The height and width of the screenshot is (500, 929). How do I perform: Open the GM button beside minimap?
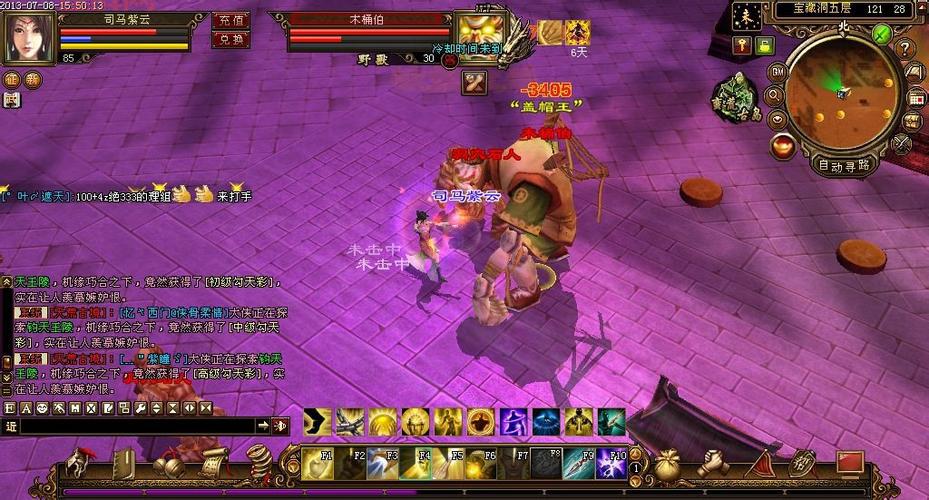click(x=777, y=73)
